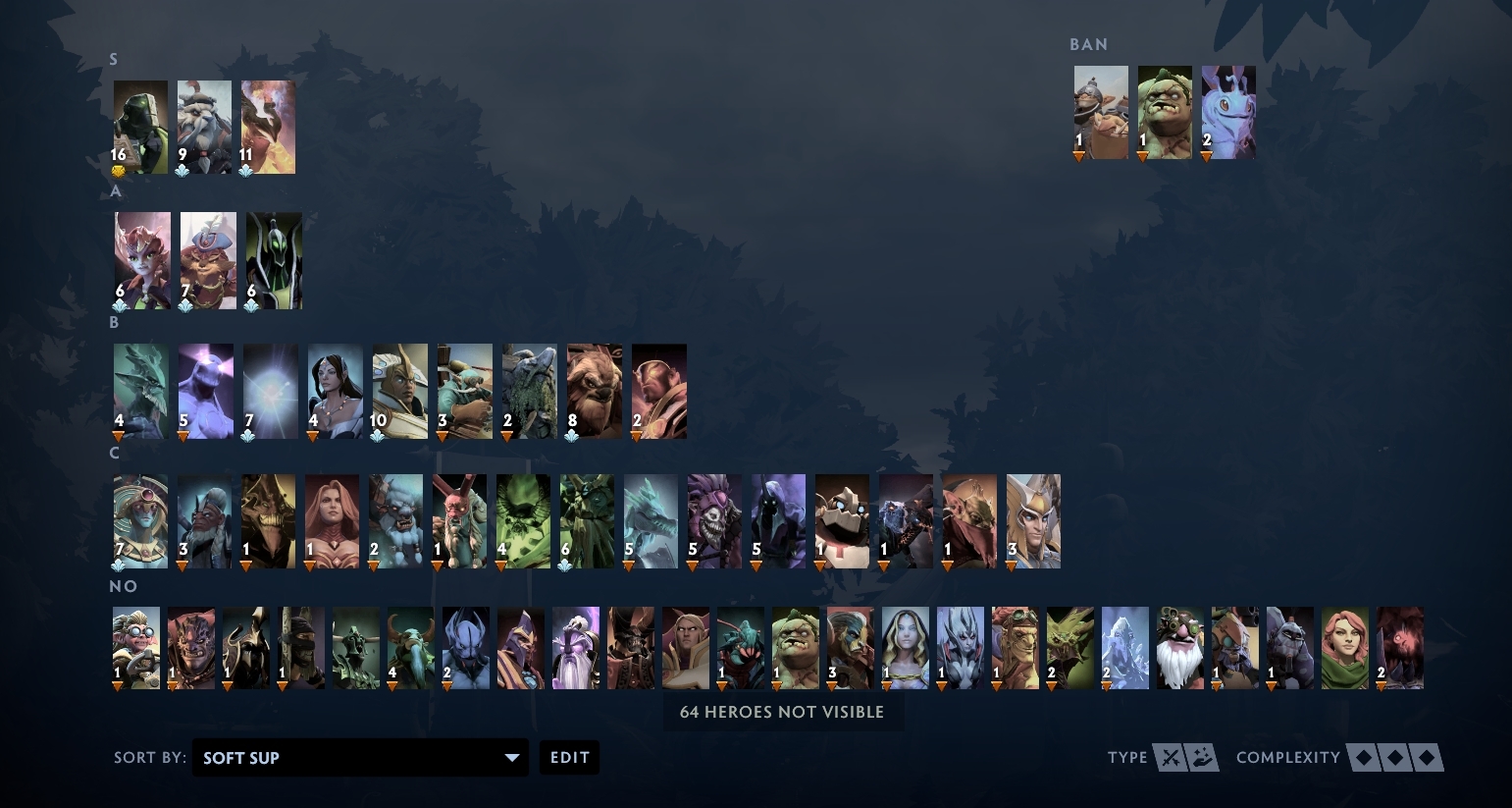Click the shard icon beneath Tusk
The image size is (1512, 808).
coord(182,167)
